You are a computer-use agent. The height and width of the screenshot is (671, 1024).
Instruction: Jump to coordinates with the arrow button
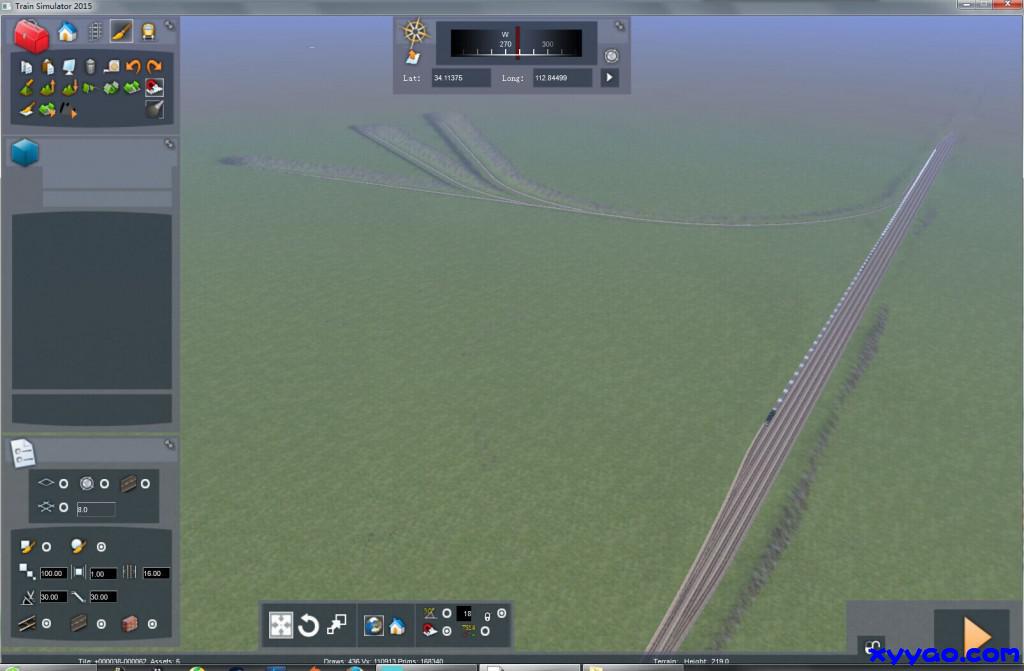click(x=609, y=77)
